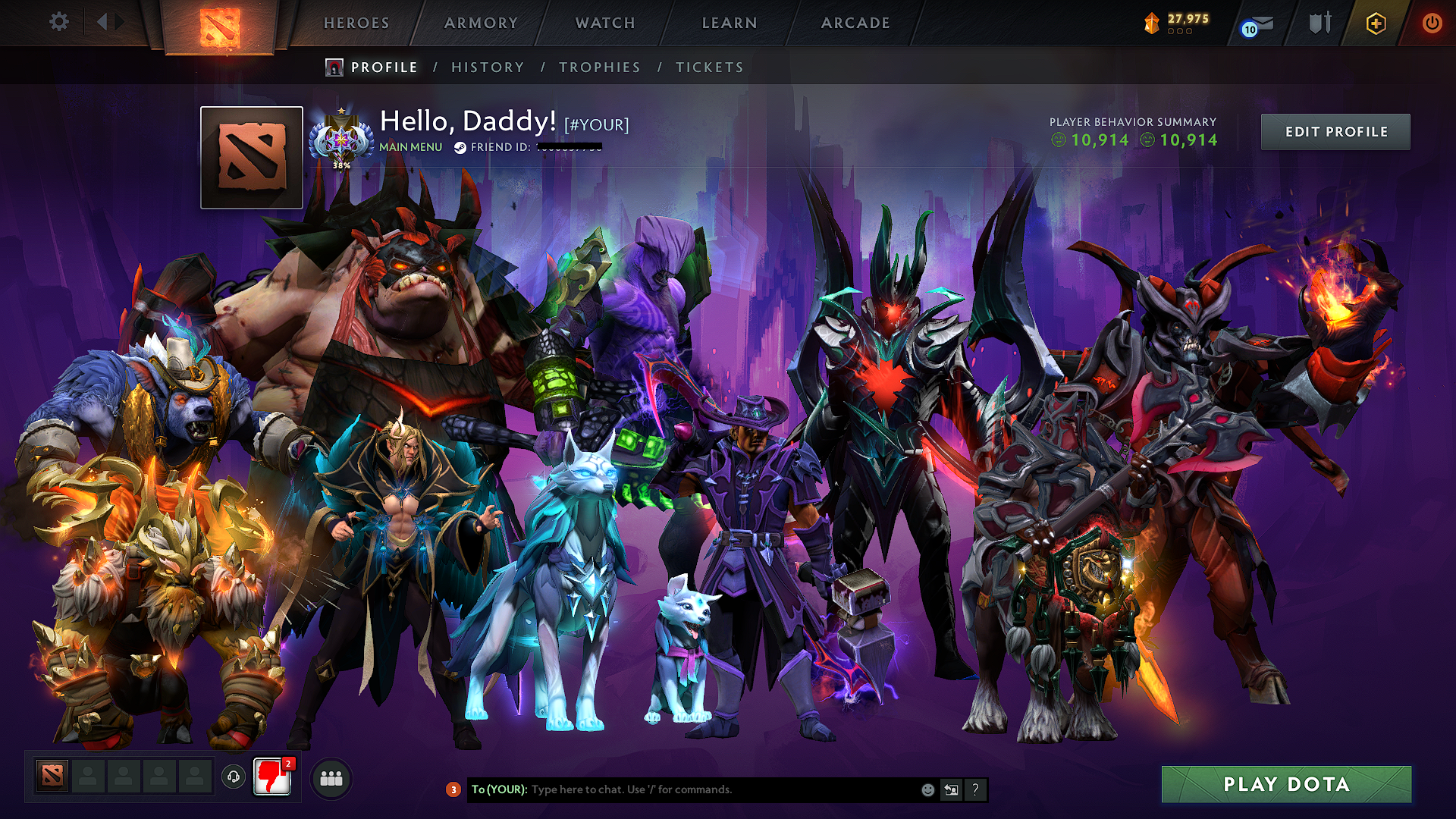This screenshot has height=819, width=1456.
Task: Open the ARCADE menu
Action: tap(855, 23)
